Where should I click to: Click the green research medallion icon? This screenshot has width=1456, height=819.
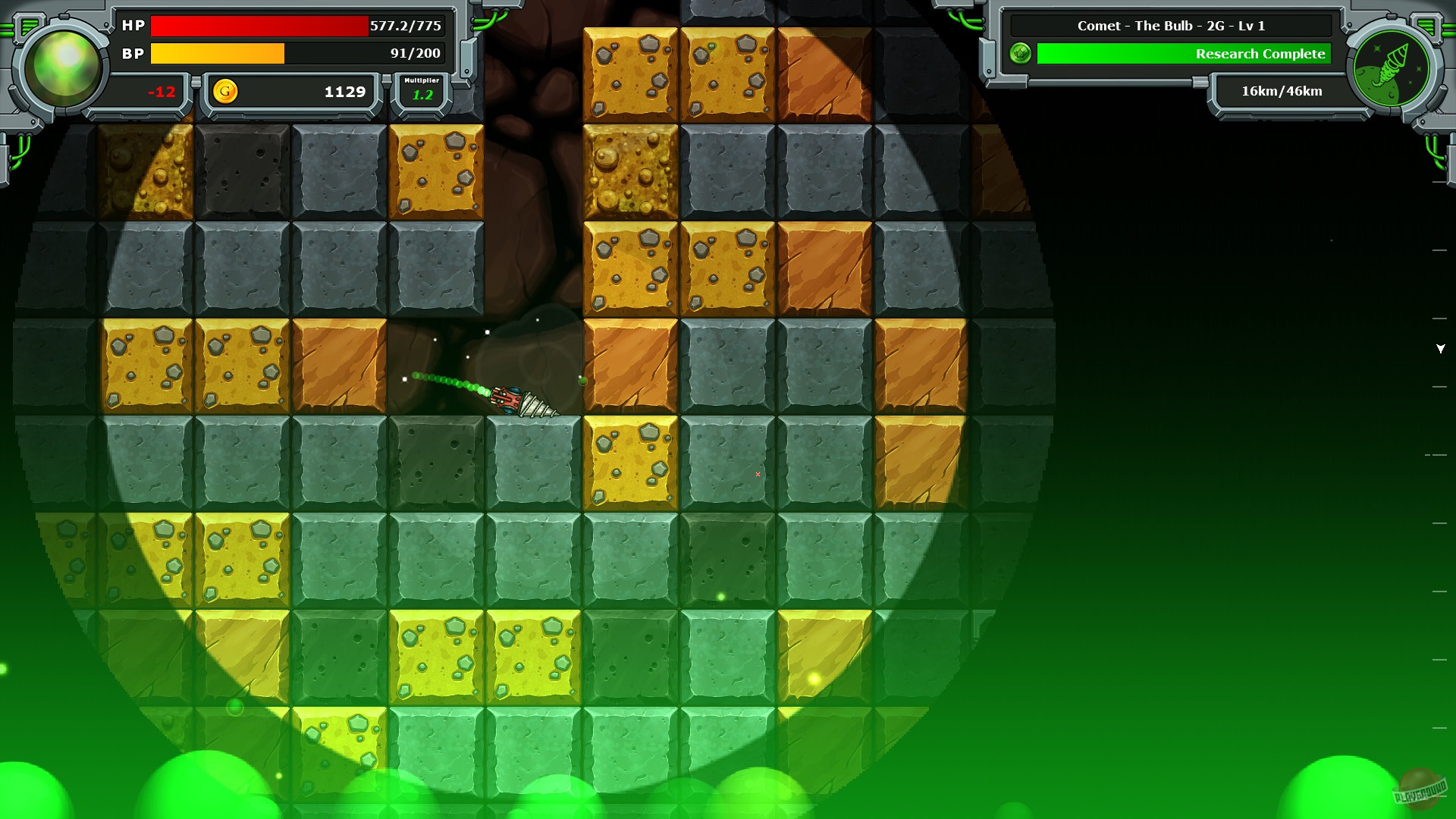click(x=1019, y=54)
